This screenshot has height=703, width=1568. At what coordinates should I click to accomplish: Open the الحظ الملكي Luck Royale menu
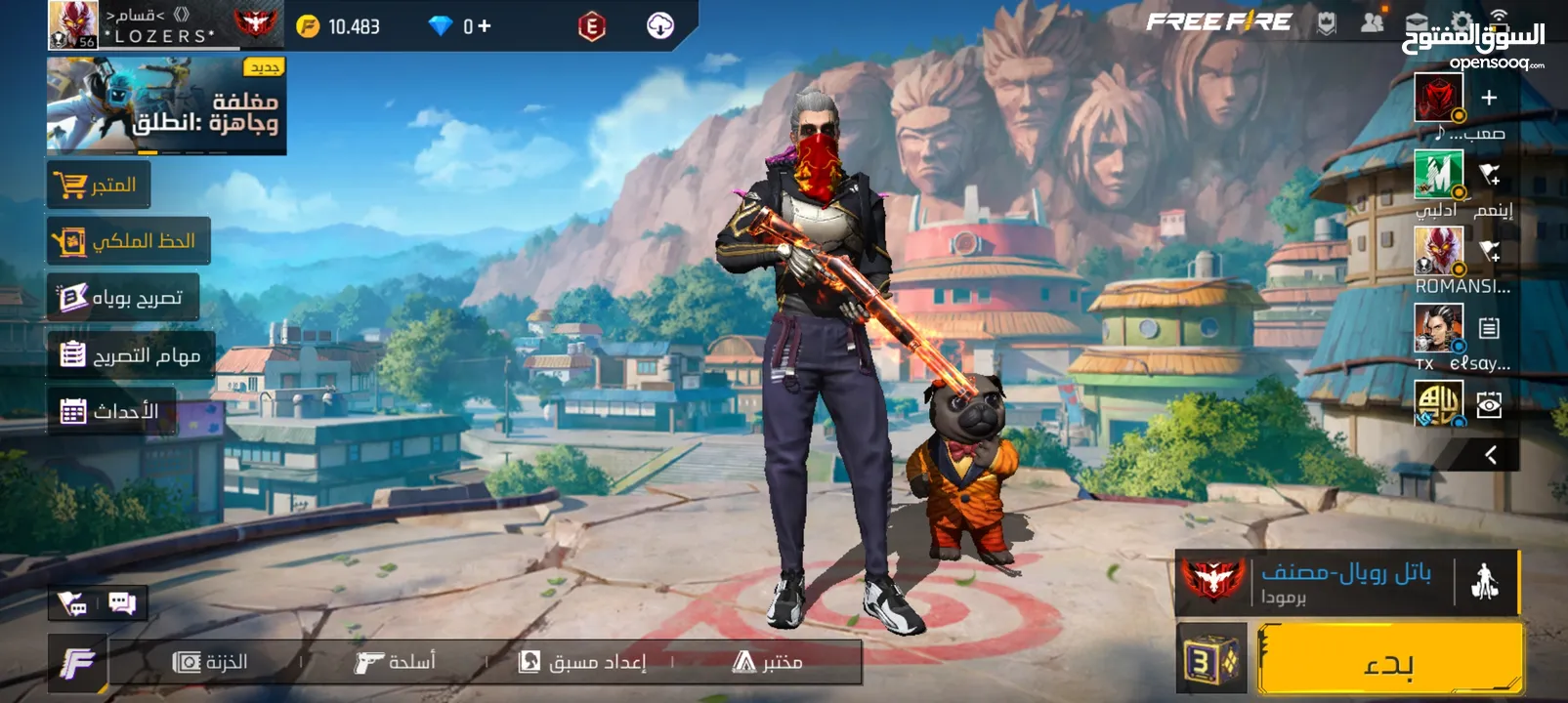[128, 241]
